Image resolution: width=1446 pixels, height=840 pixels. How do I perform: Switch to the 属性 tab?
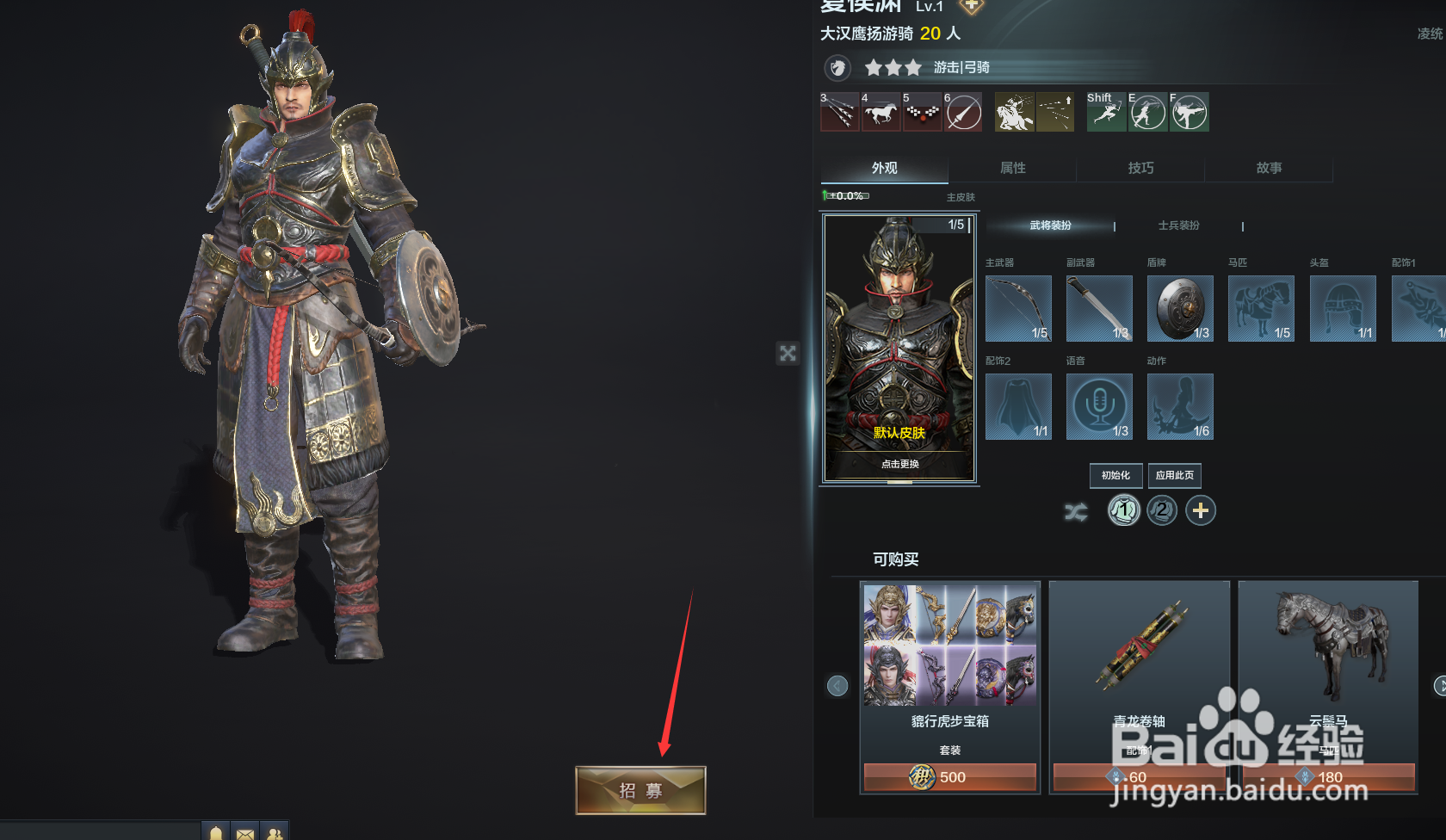(1012, 169)
